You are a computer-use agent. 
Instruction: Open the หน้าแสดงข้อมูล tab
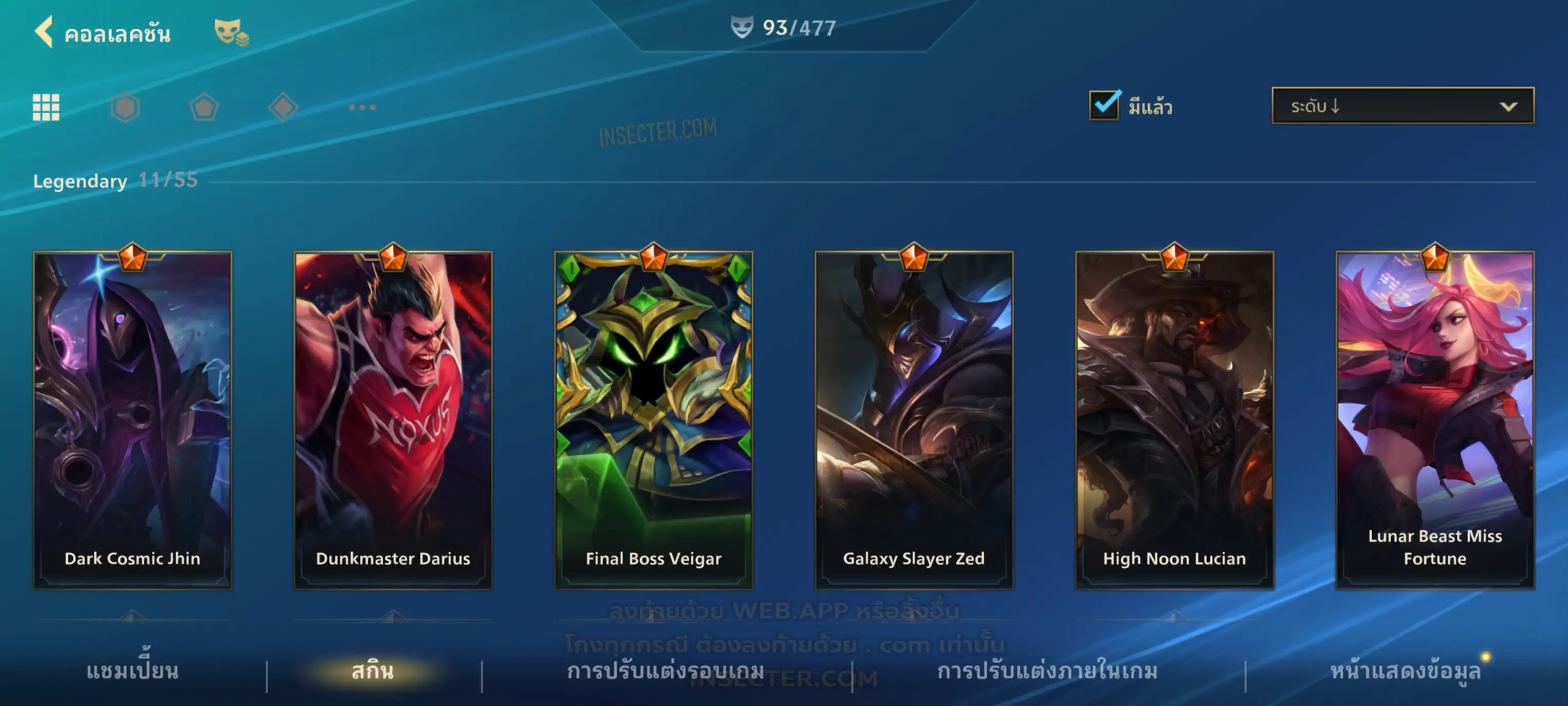(1405, 671)
